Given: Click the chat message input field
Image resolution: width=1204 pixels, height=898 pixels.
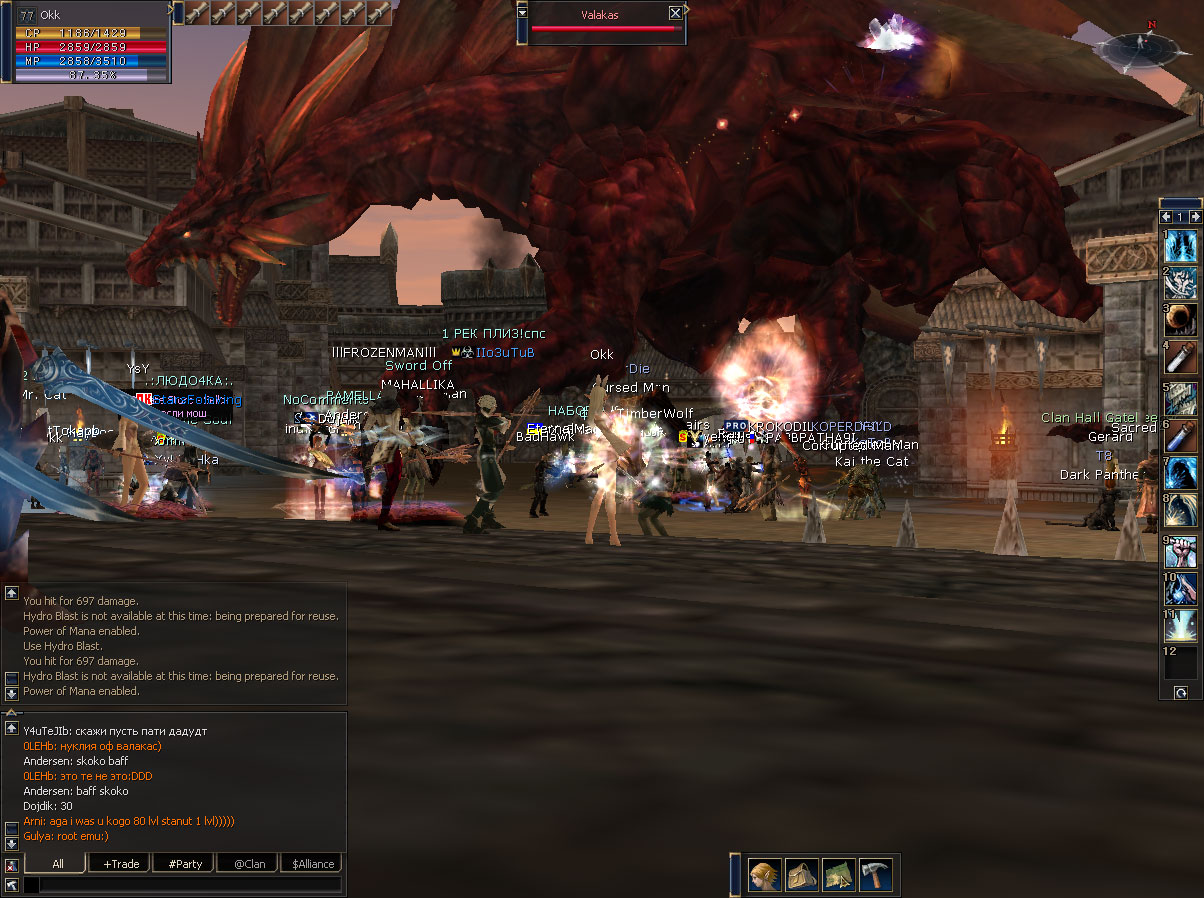Looking at the screenshot, I should [190, 885].
